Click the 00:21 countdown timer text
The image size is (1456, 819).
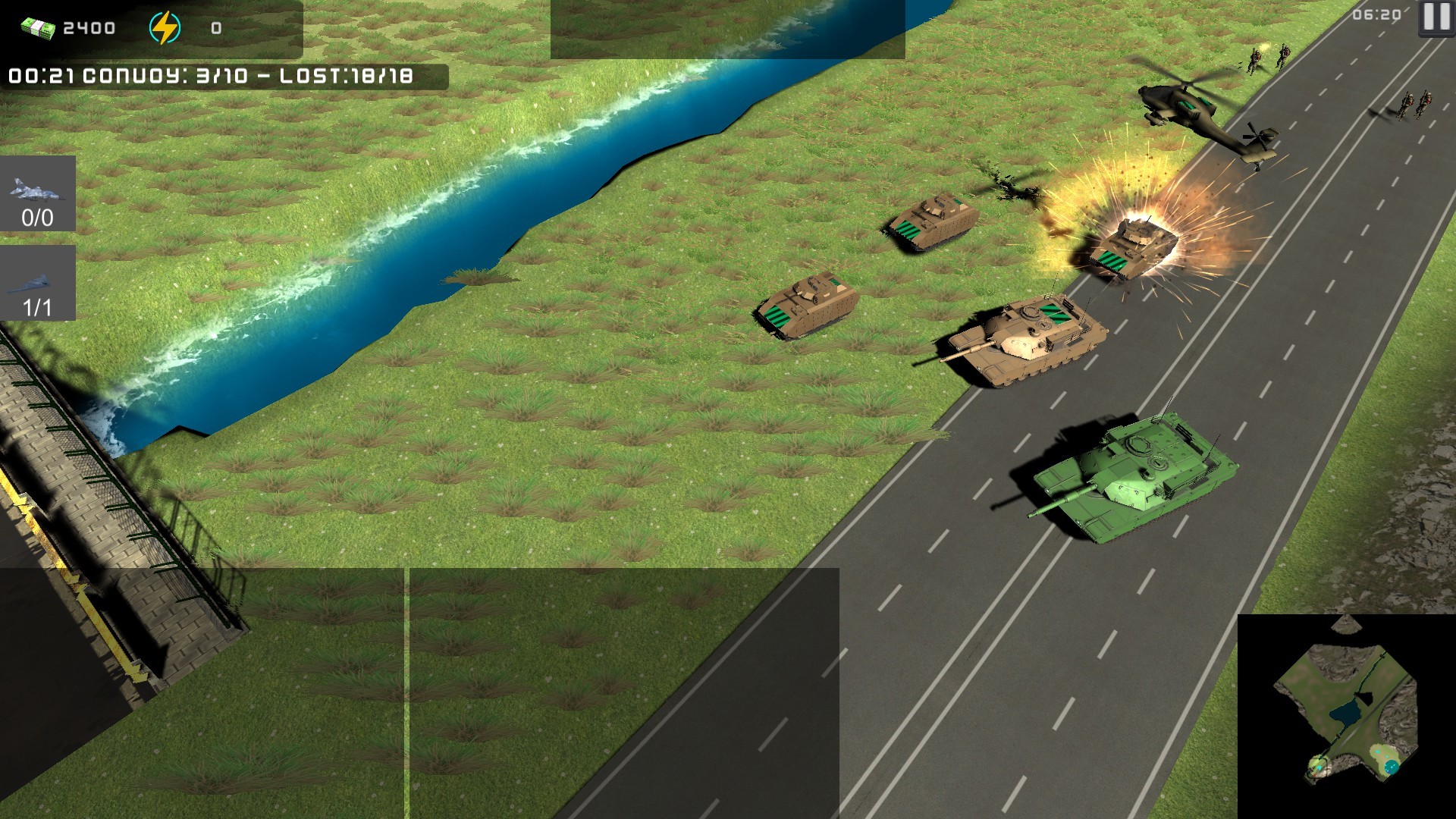pyautogui.click(x=39, y=74)
